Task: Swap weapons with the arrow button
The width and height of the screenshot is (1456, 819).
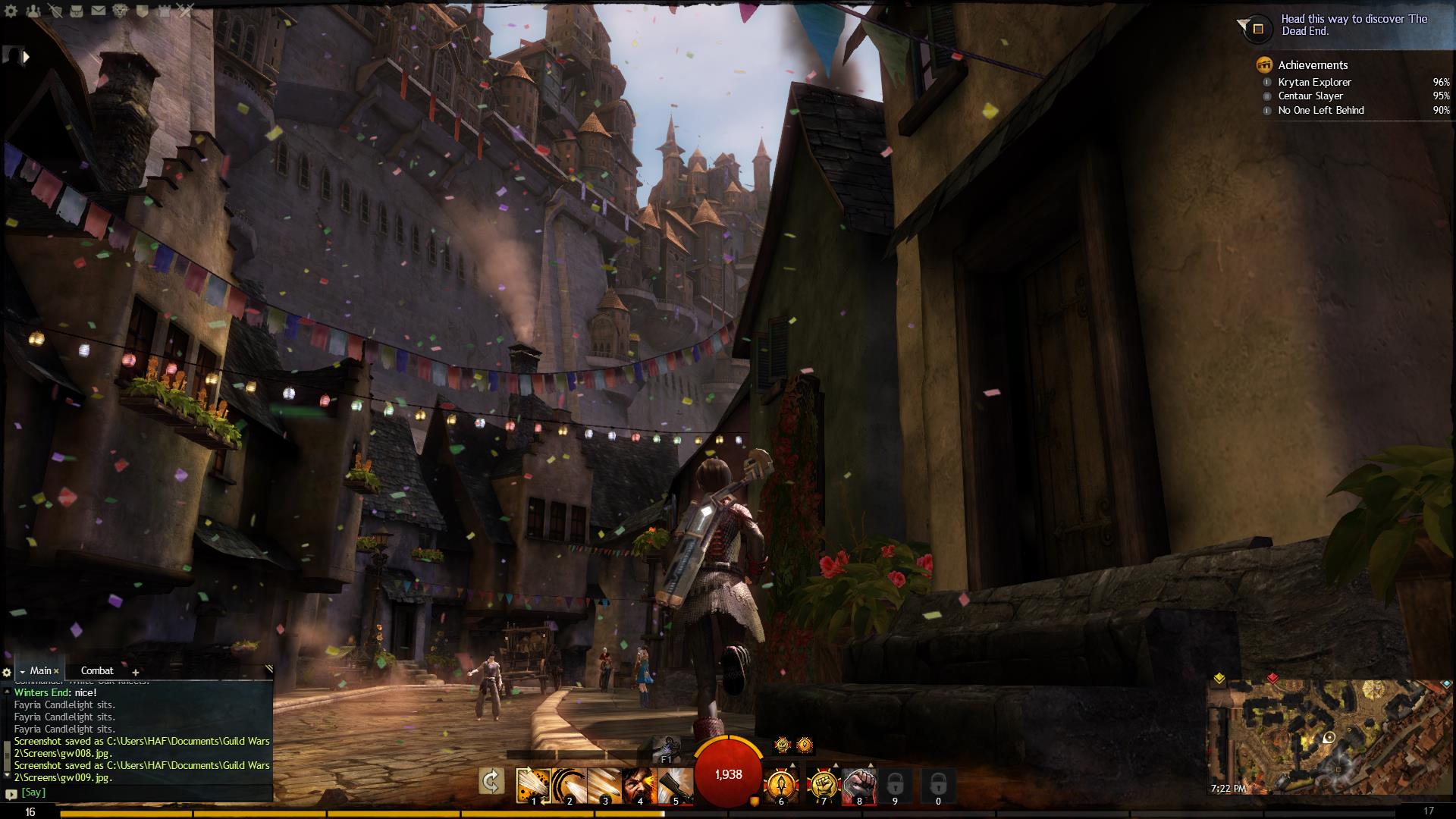Action: click(x=491, y=782)
